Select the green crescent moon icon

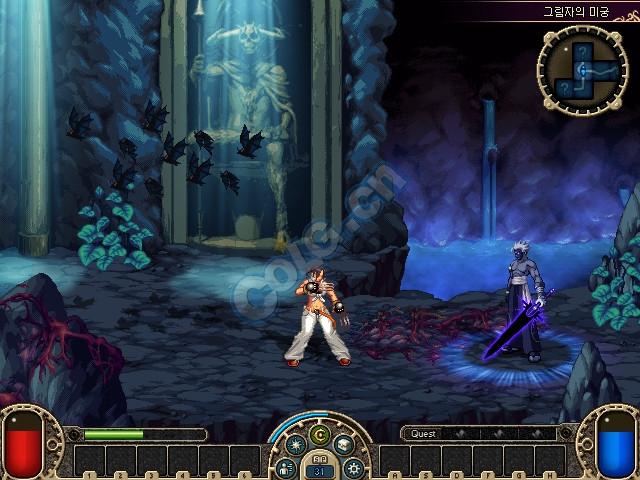click(x=320, y=433)
